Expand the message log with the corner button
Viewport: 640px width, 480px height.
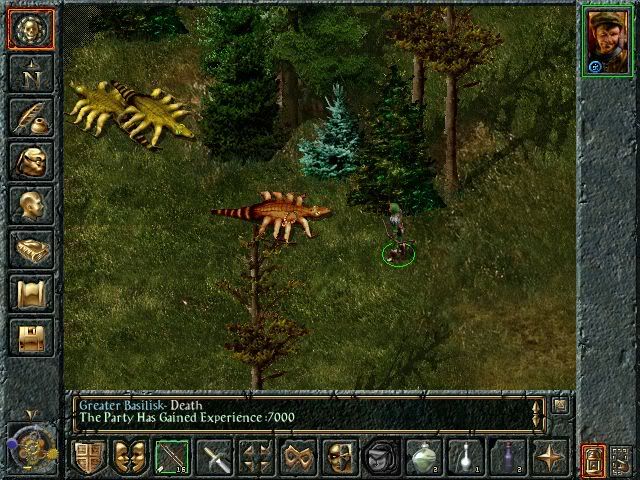[560, 405]
